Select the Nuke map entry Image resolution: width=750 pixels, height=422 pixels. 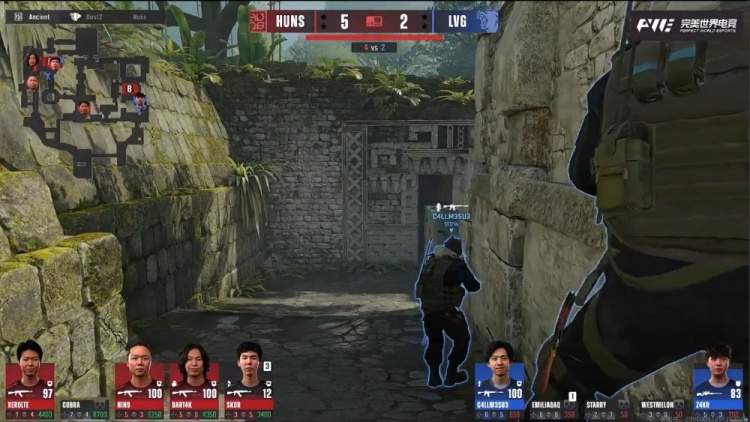coord(141,17)
